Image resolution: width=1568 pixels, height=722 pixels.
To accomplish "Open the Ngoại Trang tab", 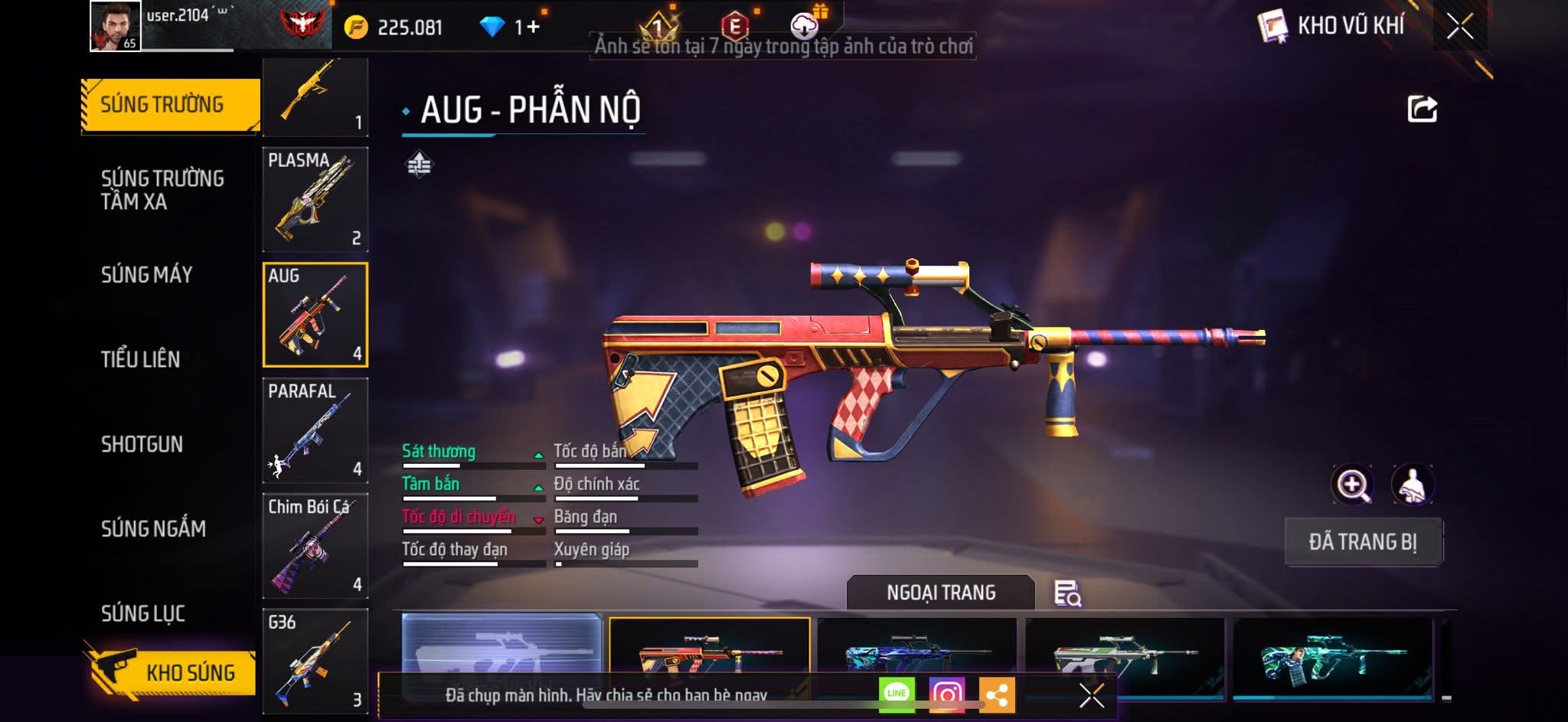I will coord(941,593).
